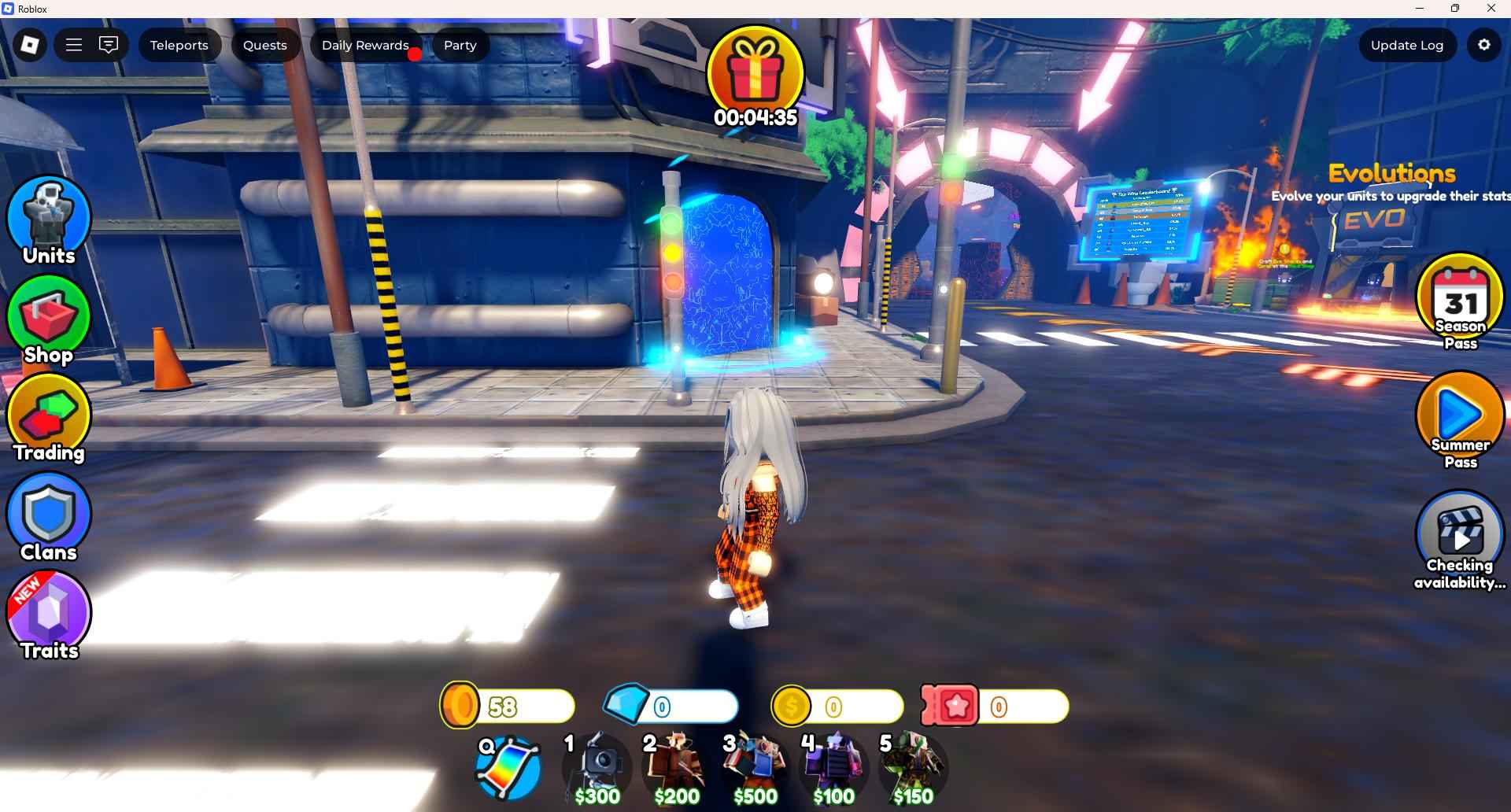Open the Roblox chat window
Viewport: 1511px width, 812px height.
pos(109,45)
